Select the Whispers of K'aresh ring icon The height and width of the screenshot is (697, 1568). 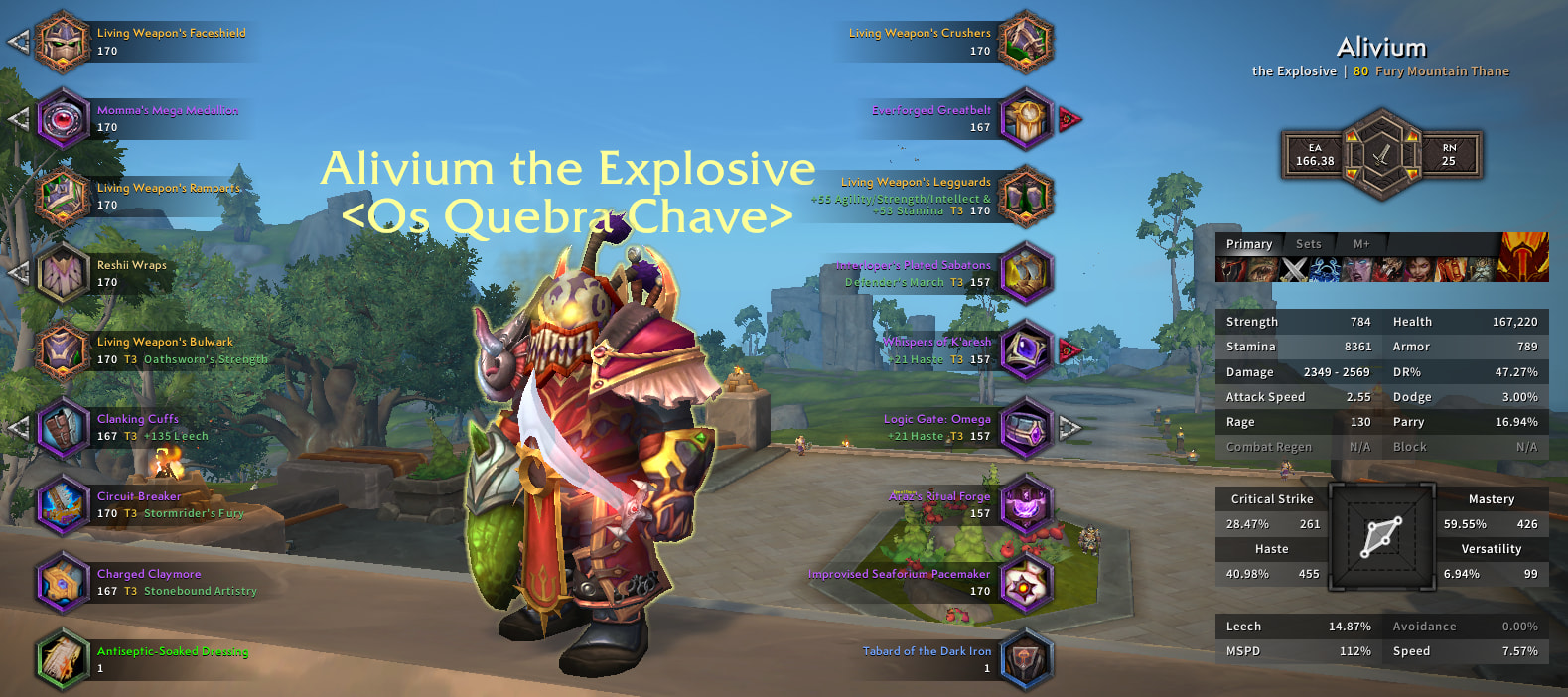click(1025, 350)
